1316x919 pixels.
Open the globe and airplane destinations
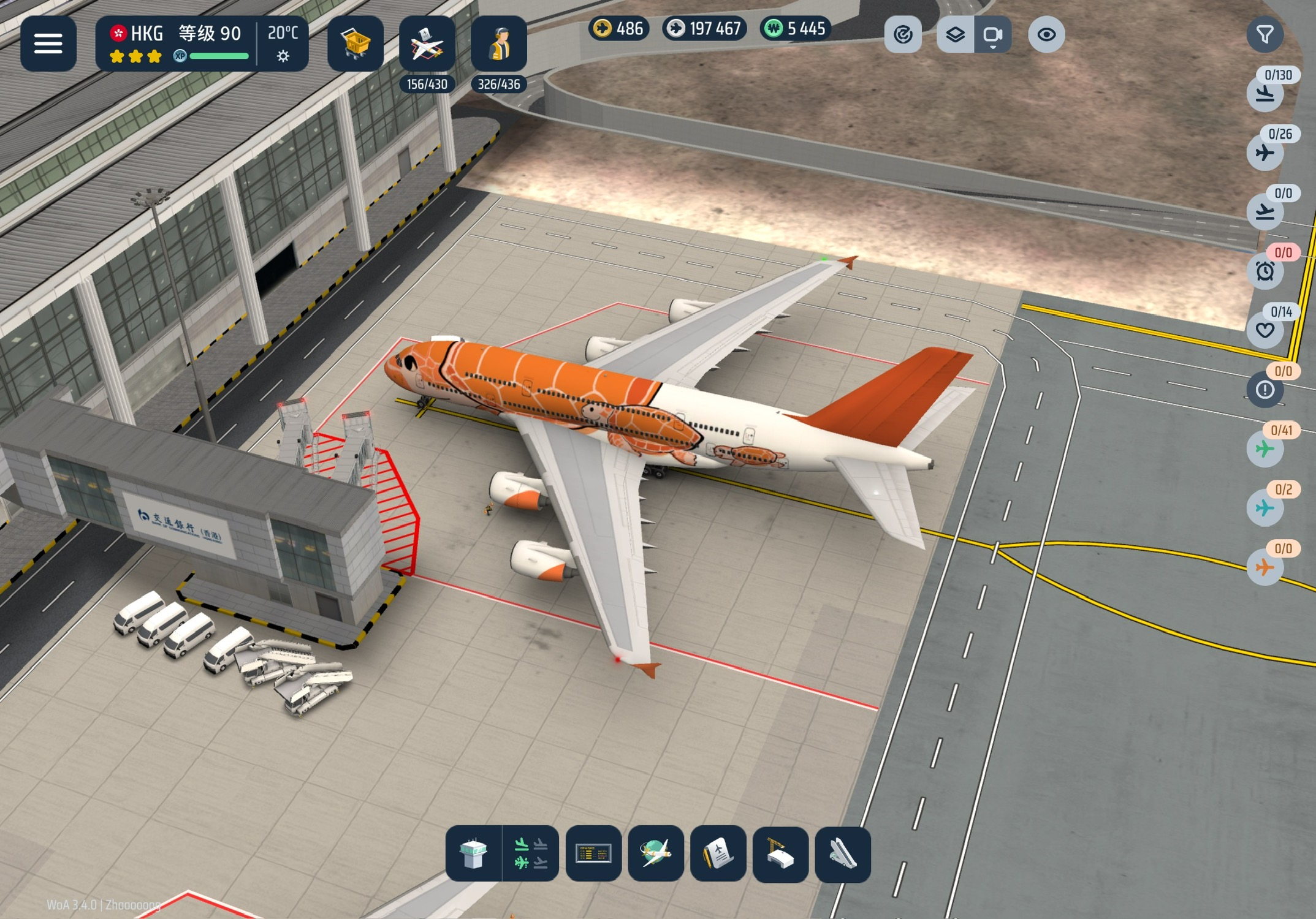[656, 853]
